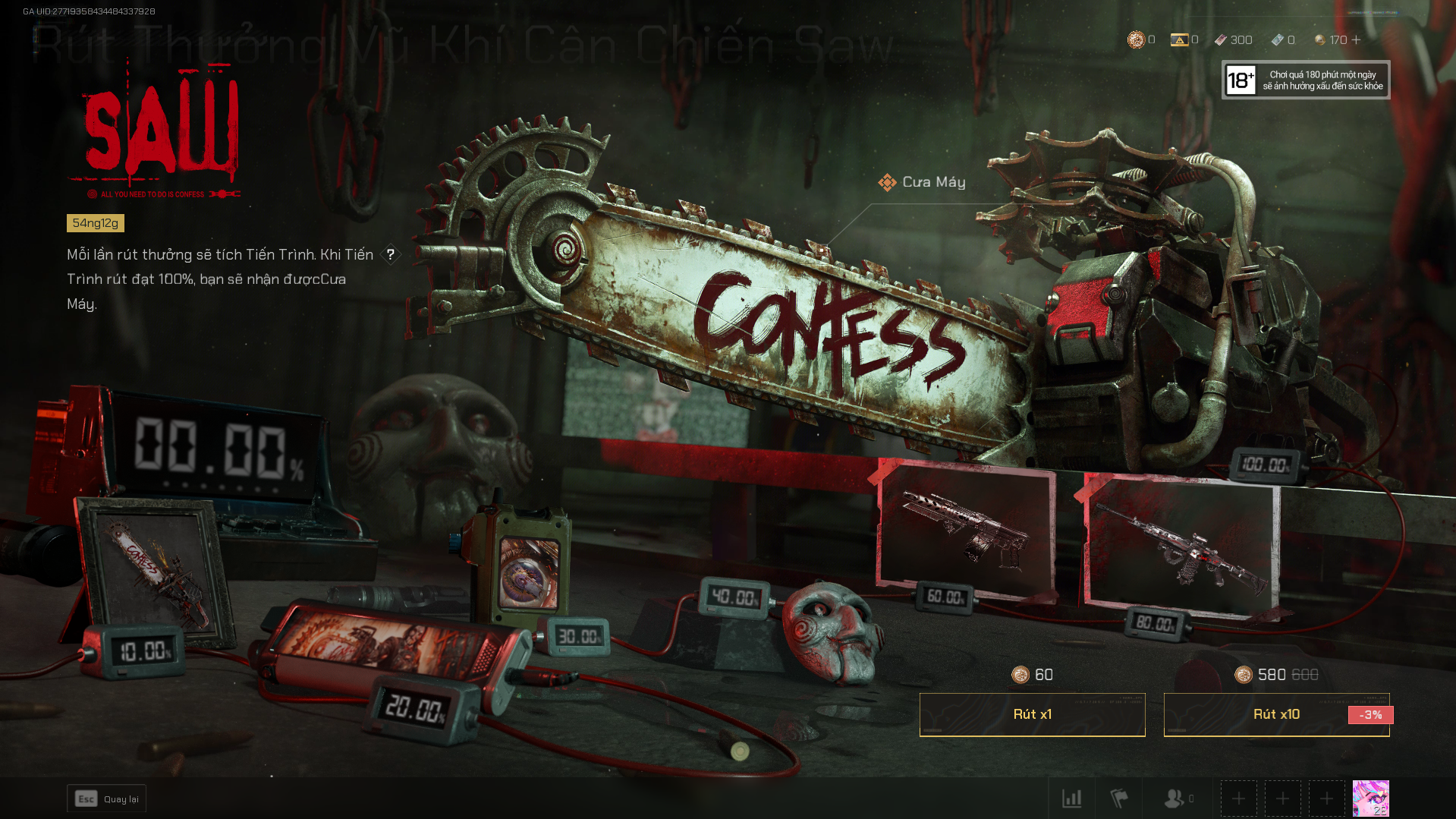View the pistol reward card at 60%
The width and height of the screenshot is (1456, 819).
coord(965,531)
